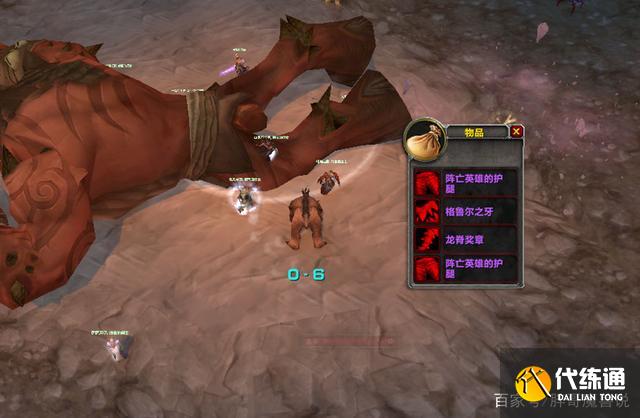Viewport: 640px width, 418px height.
Task: Take the 龙脊奖章 from the loot list
Action: [x=466, y=241]
